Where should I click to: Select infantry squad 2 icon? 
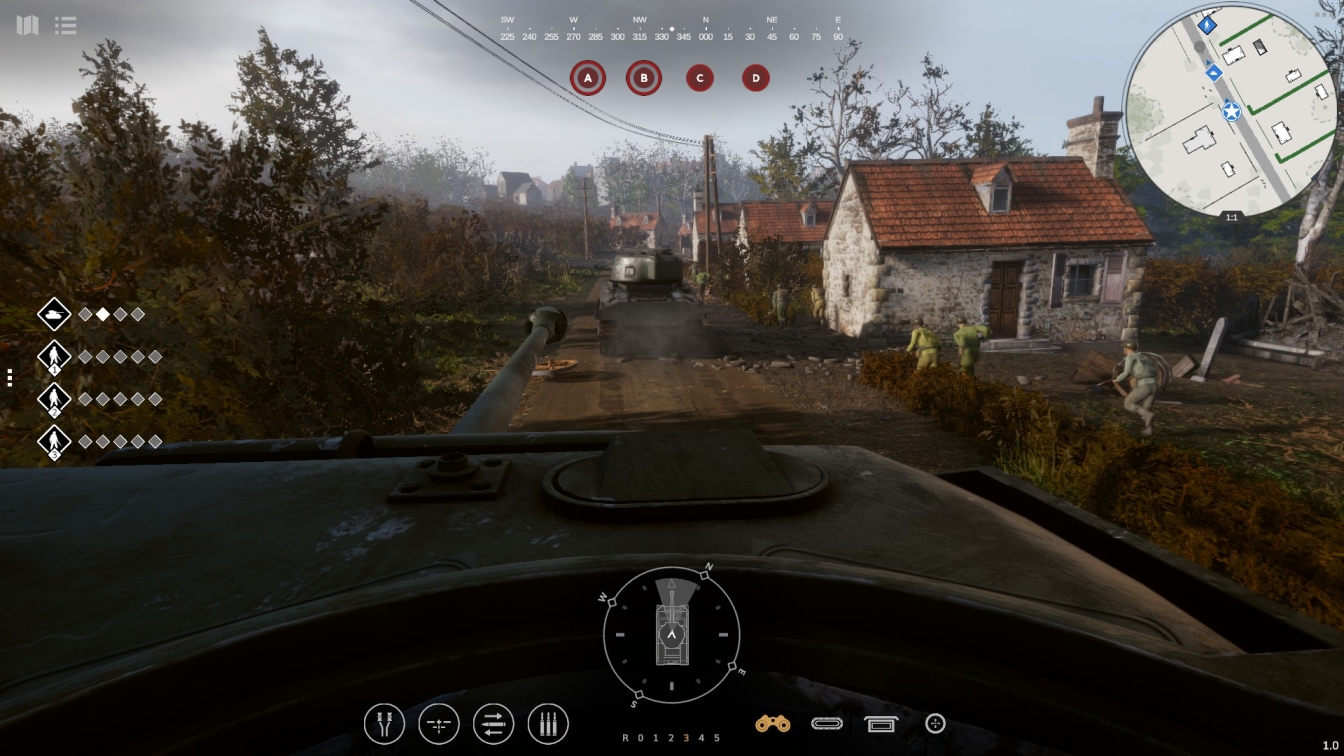click(x=54, y=399)
